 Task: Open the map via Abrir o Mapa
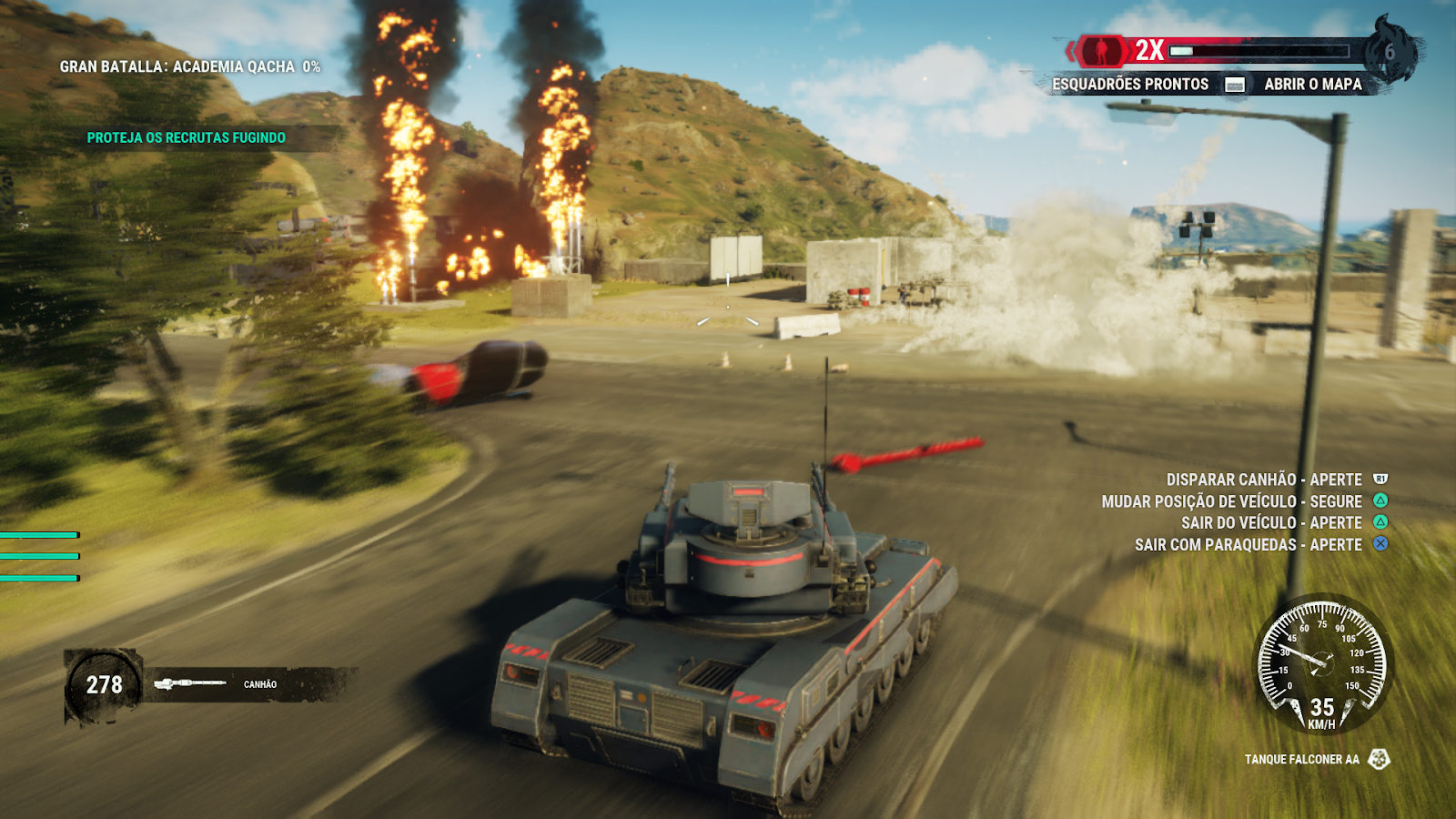[1312, 84]
